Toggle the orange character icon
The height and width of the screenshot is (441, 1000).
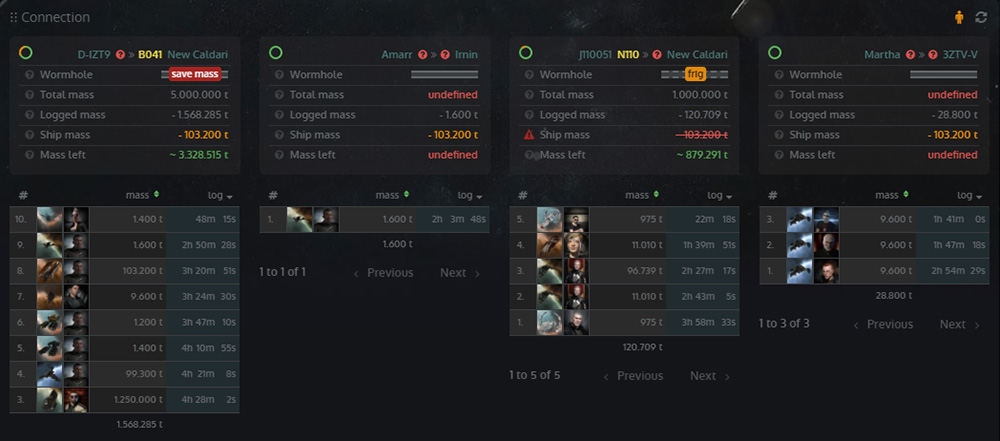pos(960,17)
